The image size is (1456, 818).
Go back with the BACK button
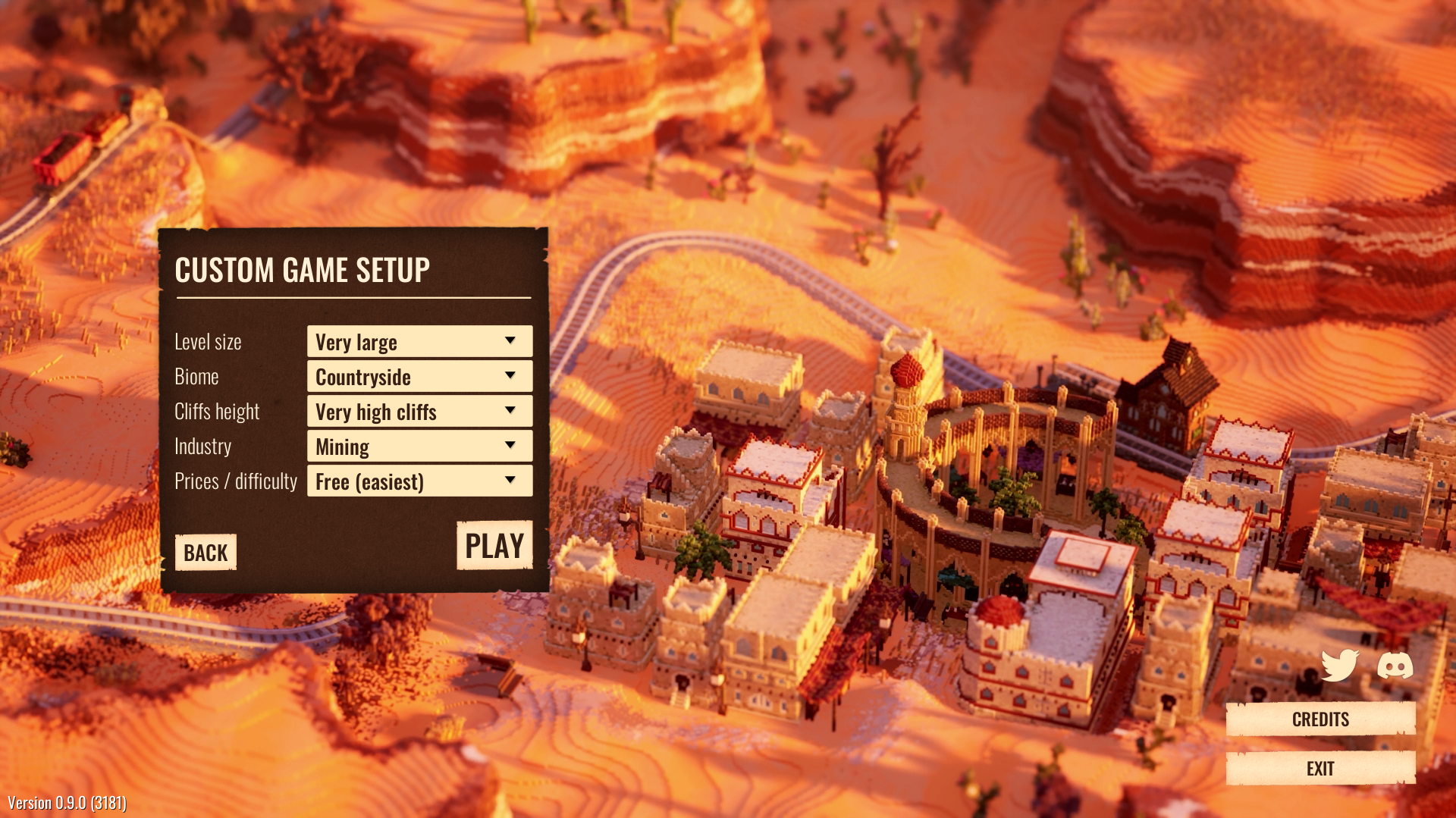[206, 553]
